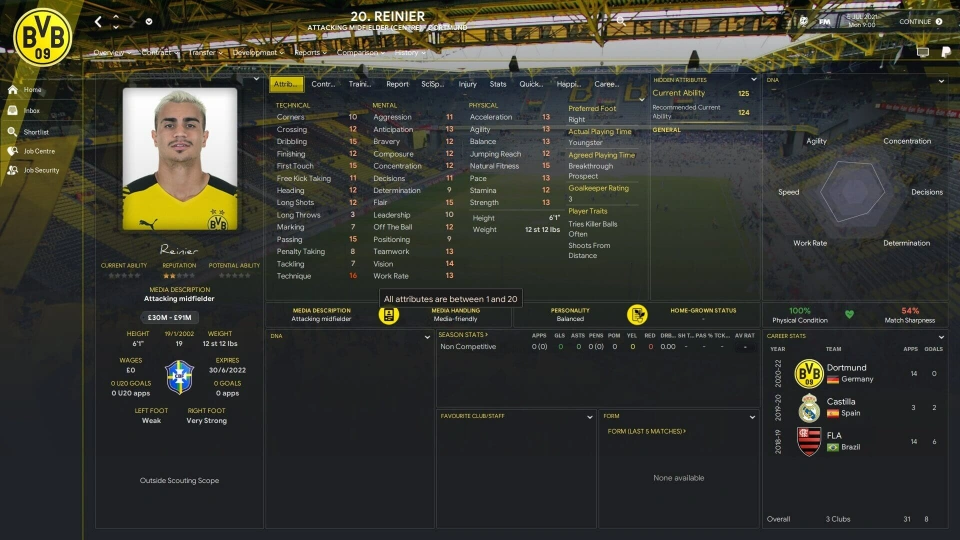Open the Comparison menu

click(x=360, y=52)
